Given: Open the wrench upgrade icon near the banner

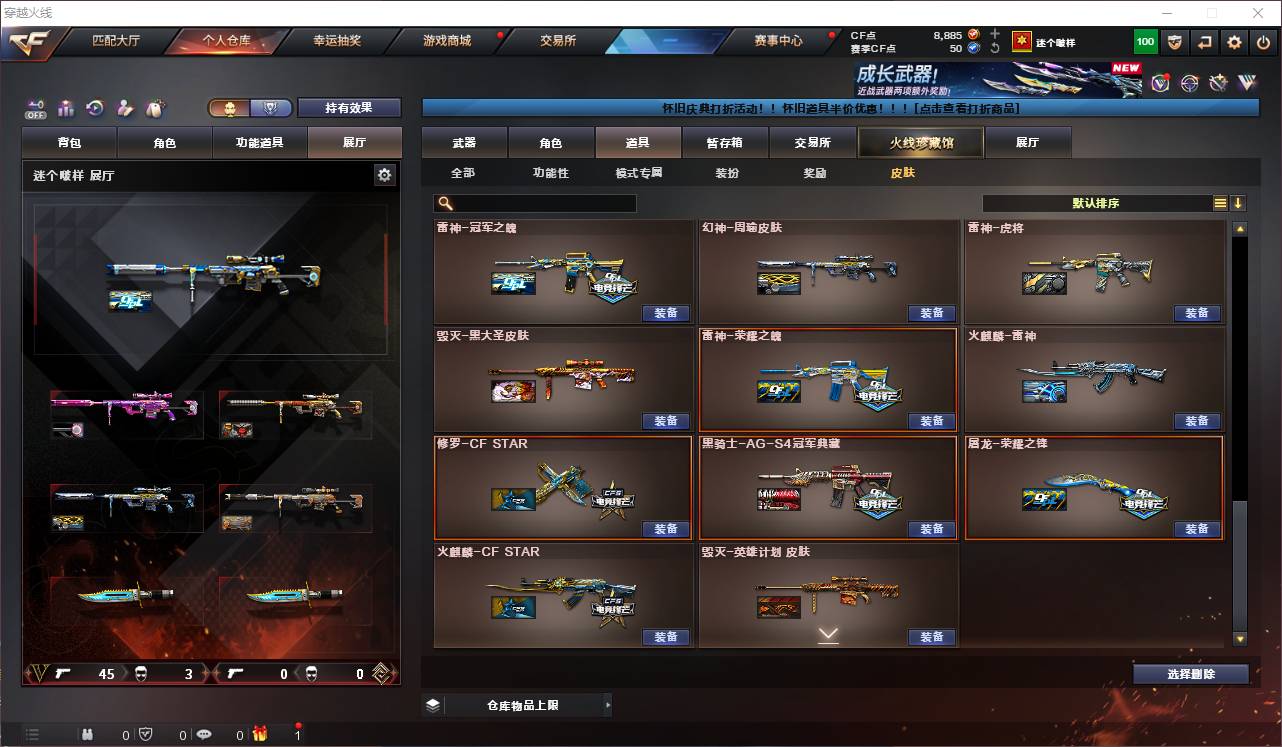Looking at the screenshot, I should pos(1218,82).
